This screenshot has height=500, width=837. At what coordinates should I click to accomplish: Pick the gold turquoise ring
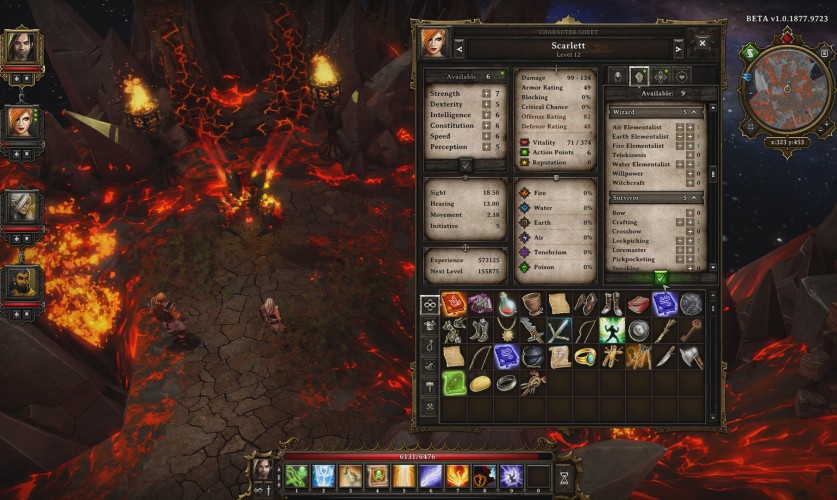tap(585, 357)
